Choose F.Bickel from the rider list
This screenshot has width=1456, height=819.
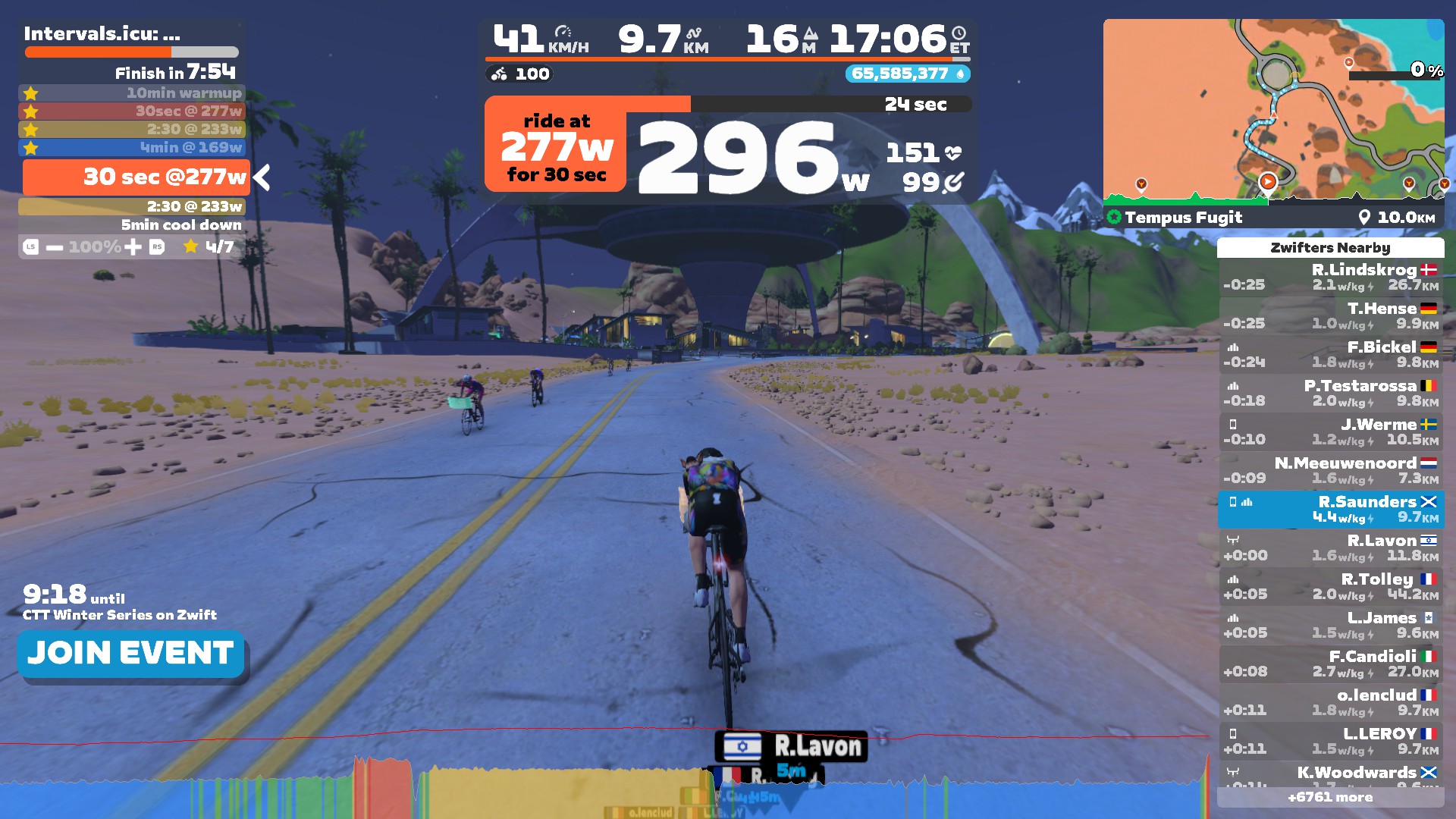click(x=1330, y=354)
